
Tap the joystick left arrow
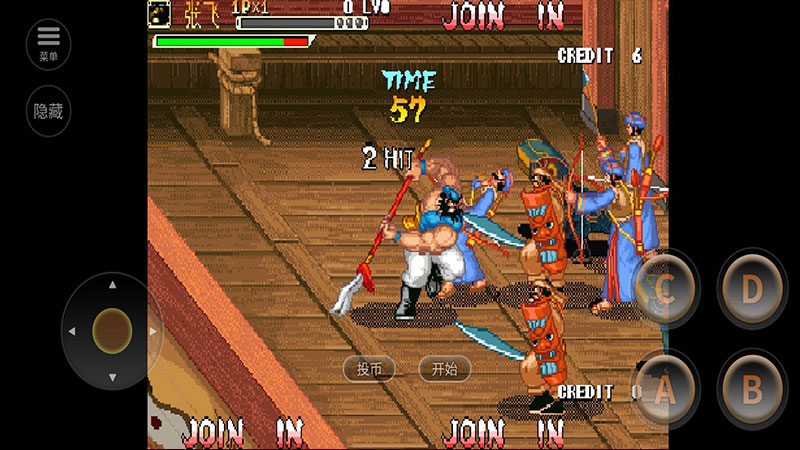pos(71,331)
